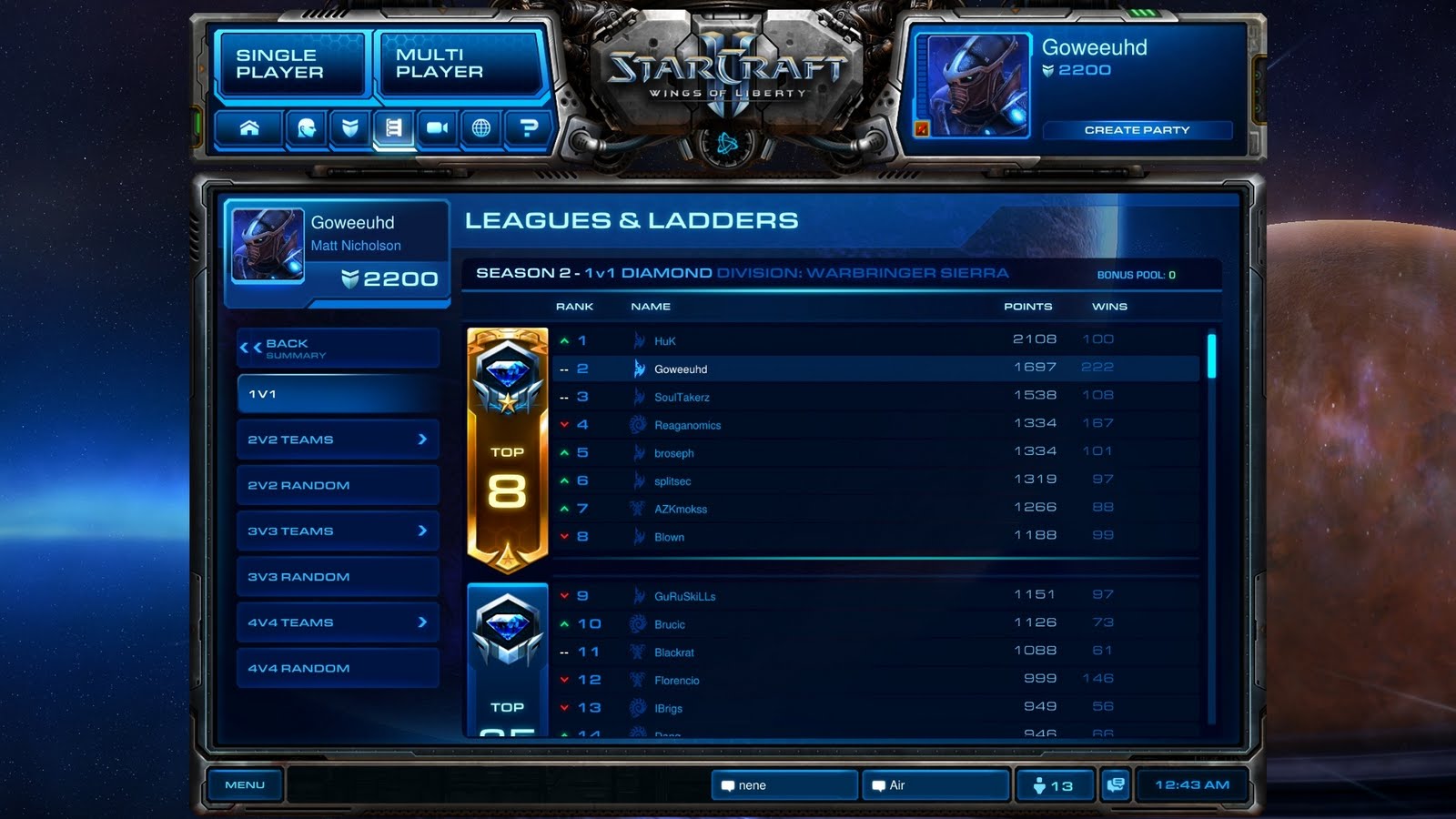Open friends list showing 13 online
This screenshot has height=819, width=1456.
1056,784
